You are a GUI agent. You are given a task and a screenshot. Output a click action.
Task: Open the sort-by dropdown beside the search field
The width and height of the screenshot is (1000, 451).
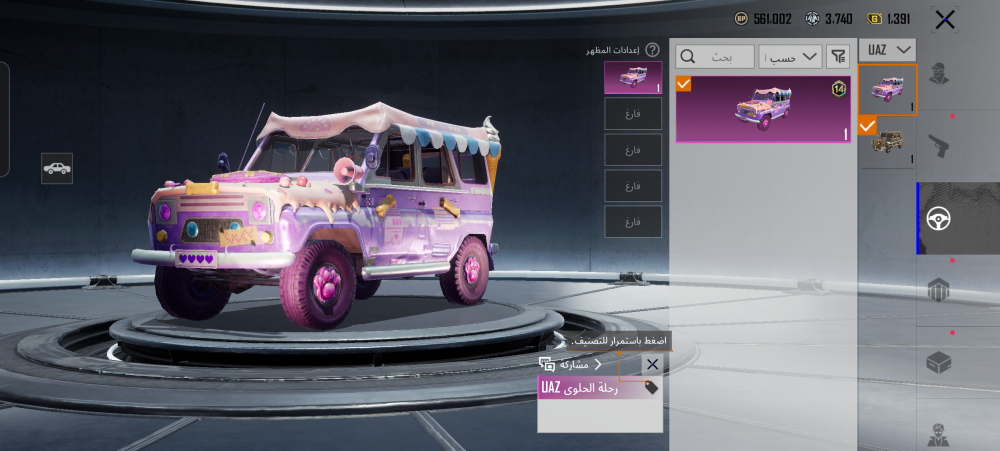pyautogui.click(x=790, y=56)
